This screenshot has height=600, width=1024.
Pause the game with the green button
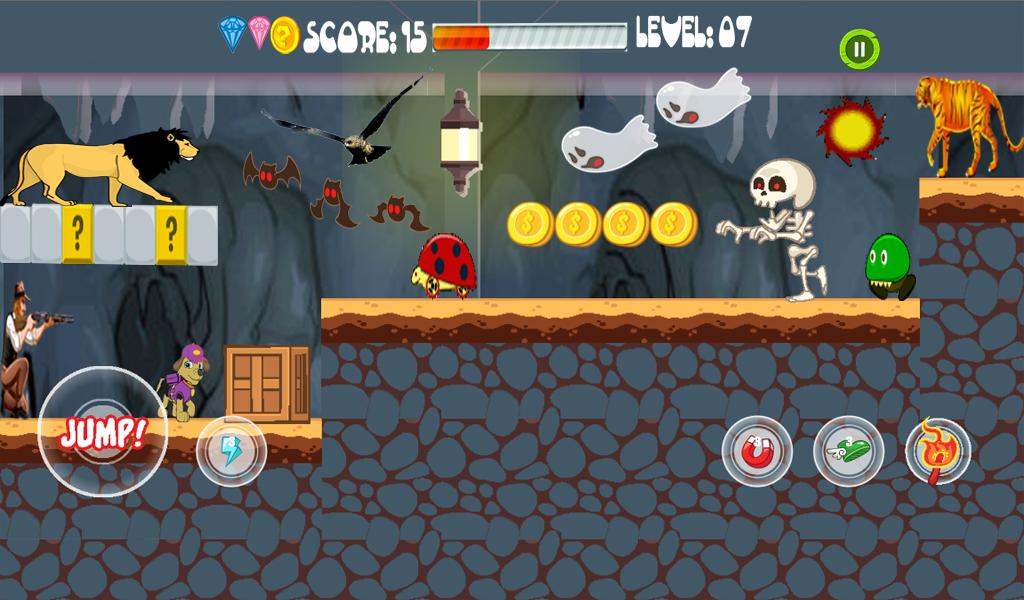coord(858,48)
